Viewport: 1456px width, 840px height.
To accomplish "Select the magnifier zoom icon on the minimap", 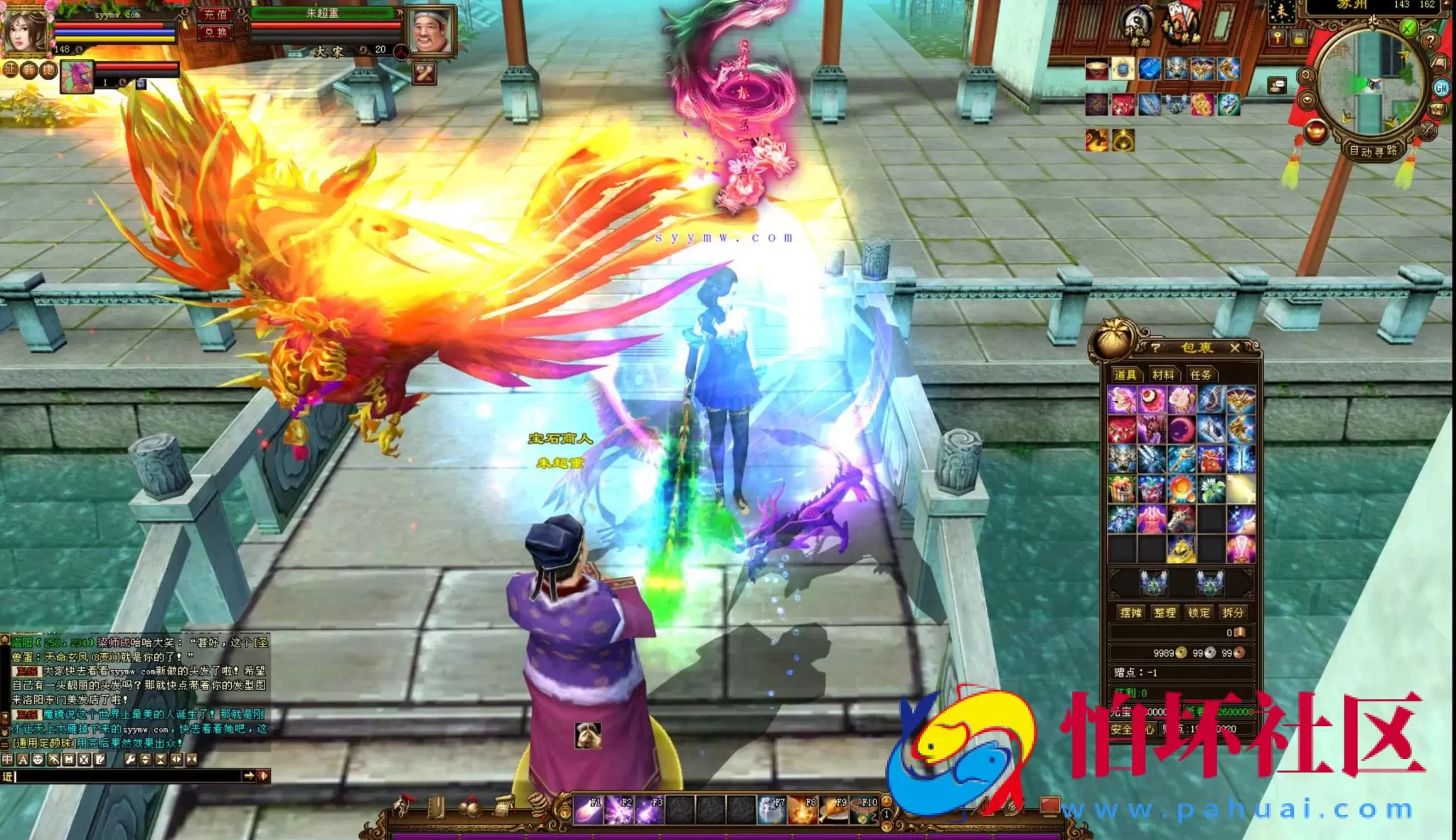I will (1306, 75).
